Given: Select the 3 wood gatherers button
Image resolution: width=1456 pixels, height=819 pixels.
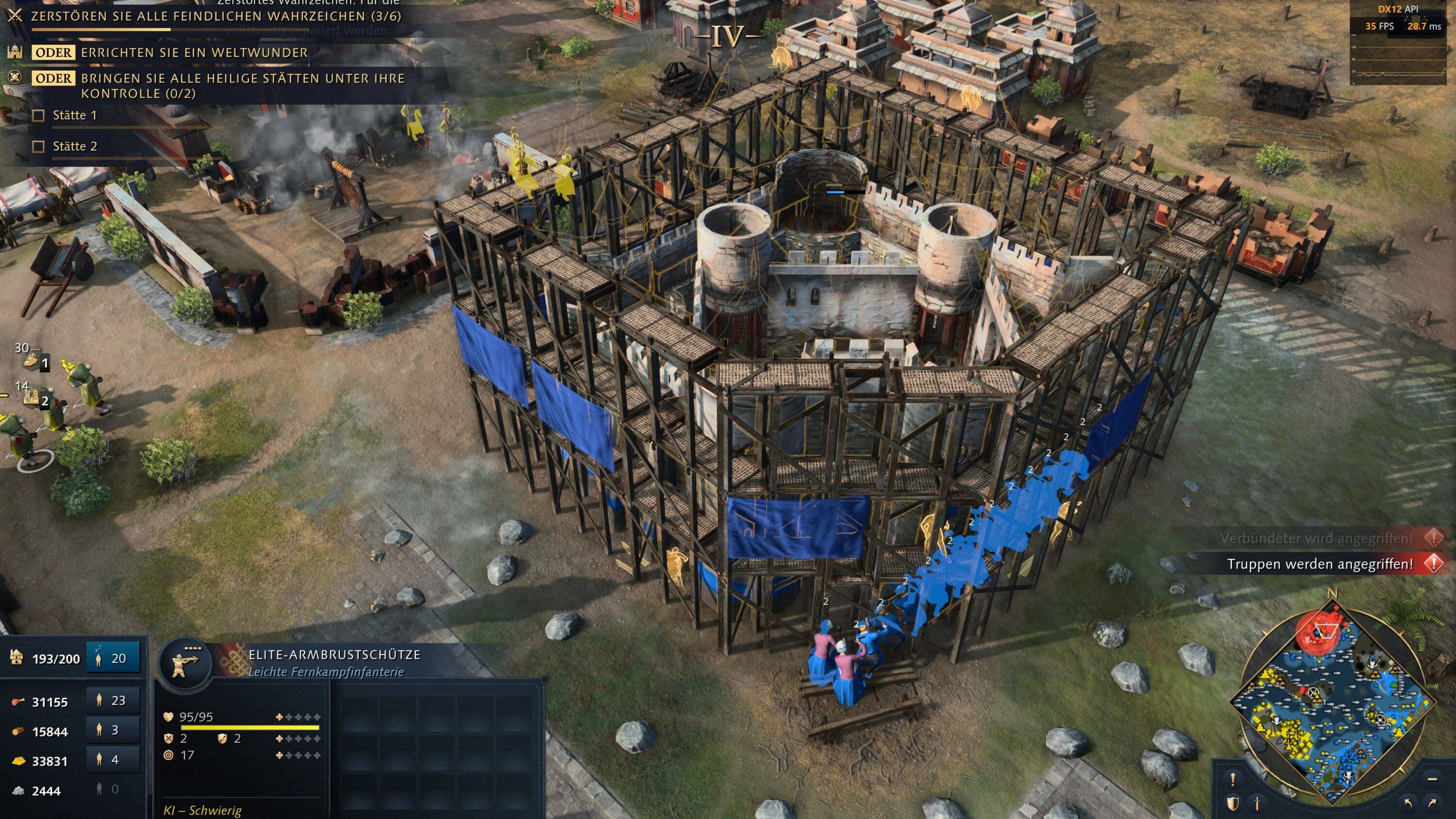Looking at the screenshot, I should pos(113,730).
